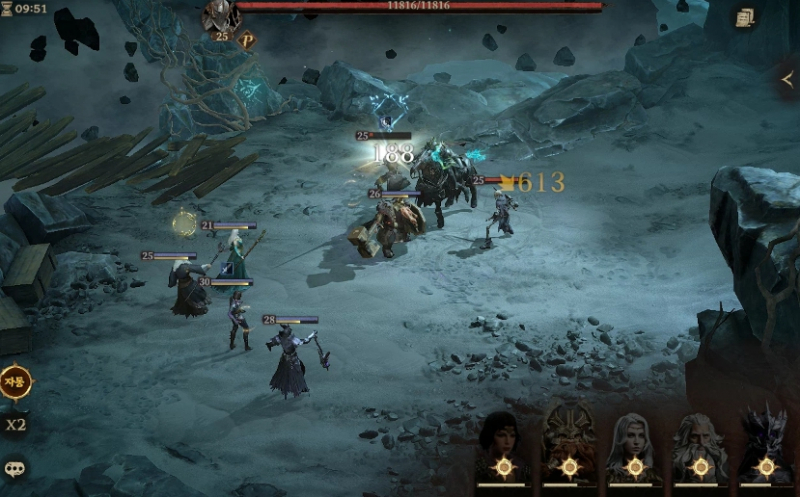The height and width of the screenshot is (497, 800).
Task: Switch the X2 battle speed
Action: click(x=15, y=424)
